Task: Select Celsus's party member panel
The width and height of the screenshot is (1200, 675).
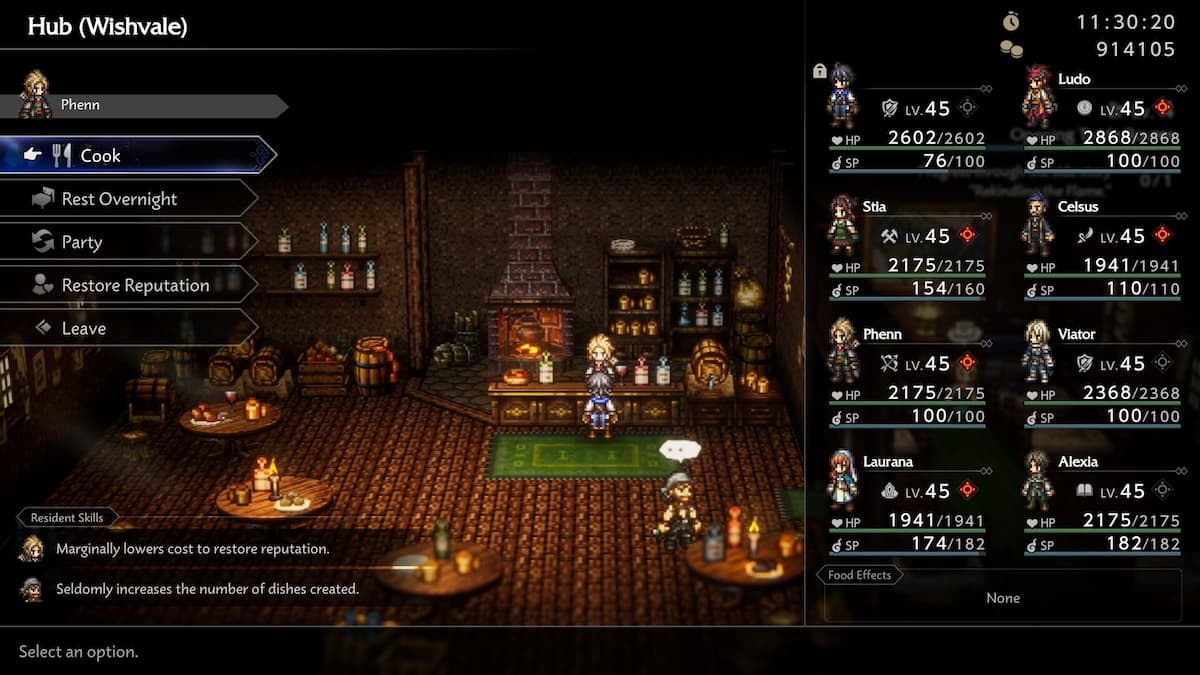Action: (x=1100, y=246)
